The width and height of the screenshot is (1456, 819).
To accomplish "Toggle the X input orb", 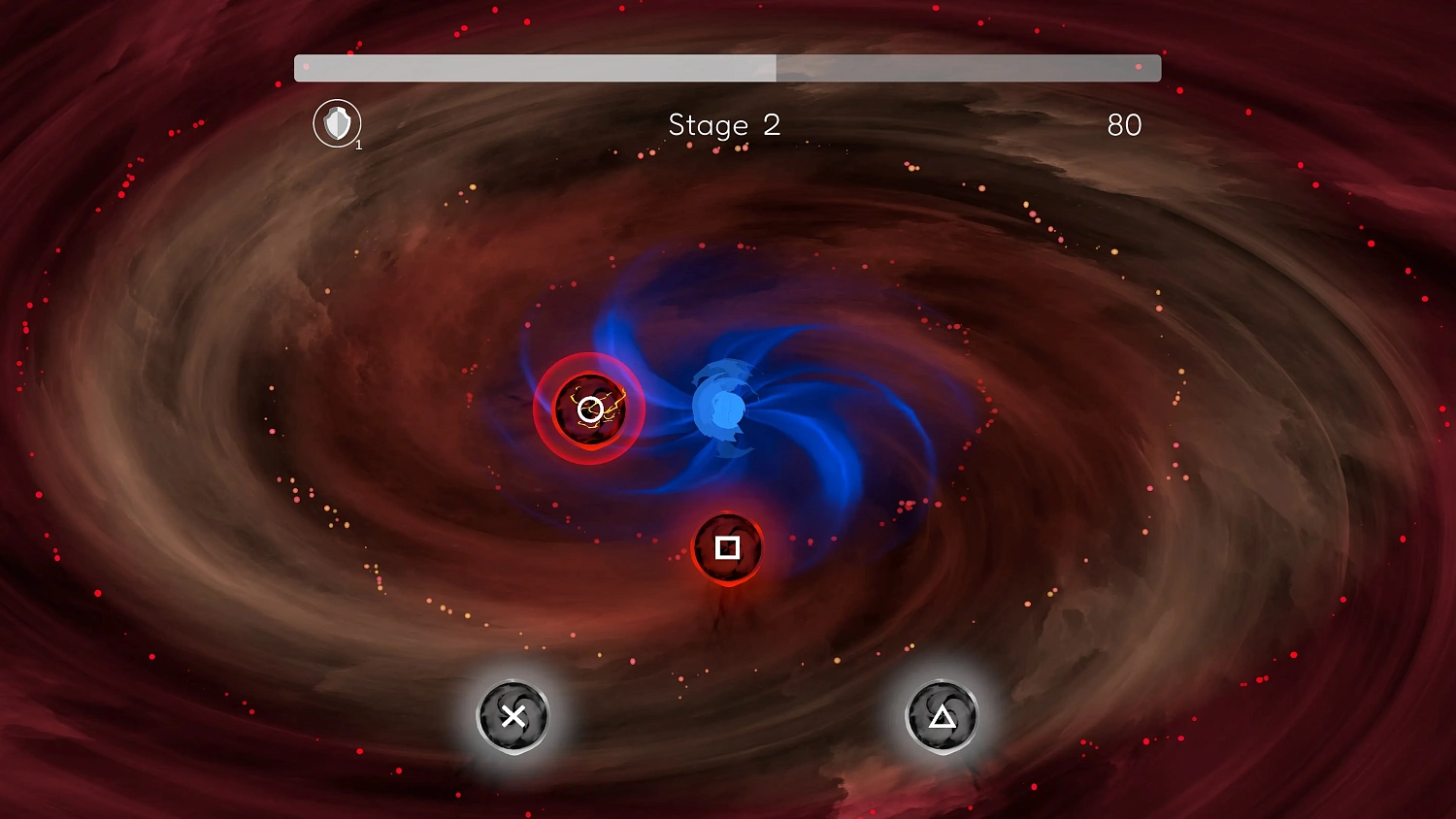I will point(513,716).
